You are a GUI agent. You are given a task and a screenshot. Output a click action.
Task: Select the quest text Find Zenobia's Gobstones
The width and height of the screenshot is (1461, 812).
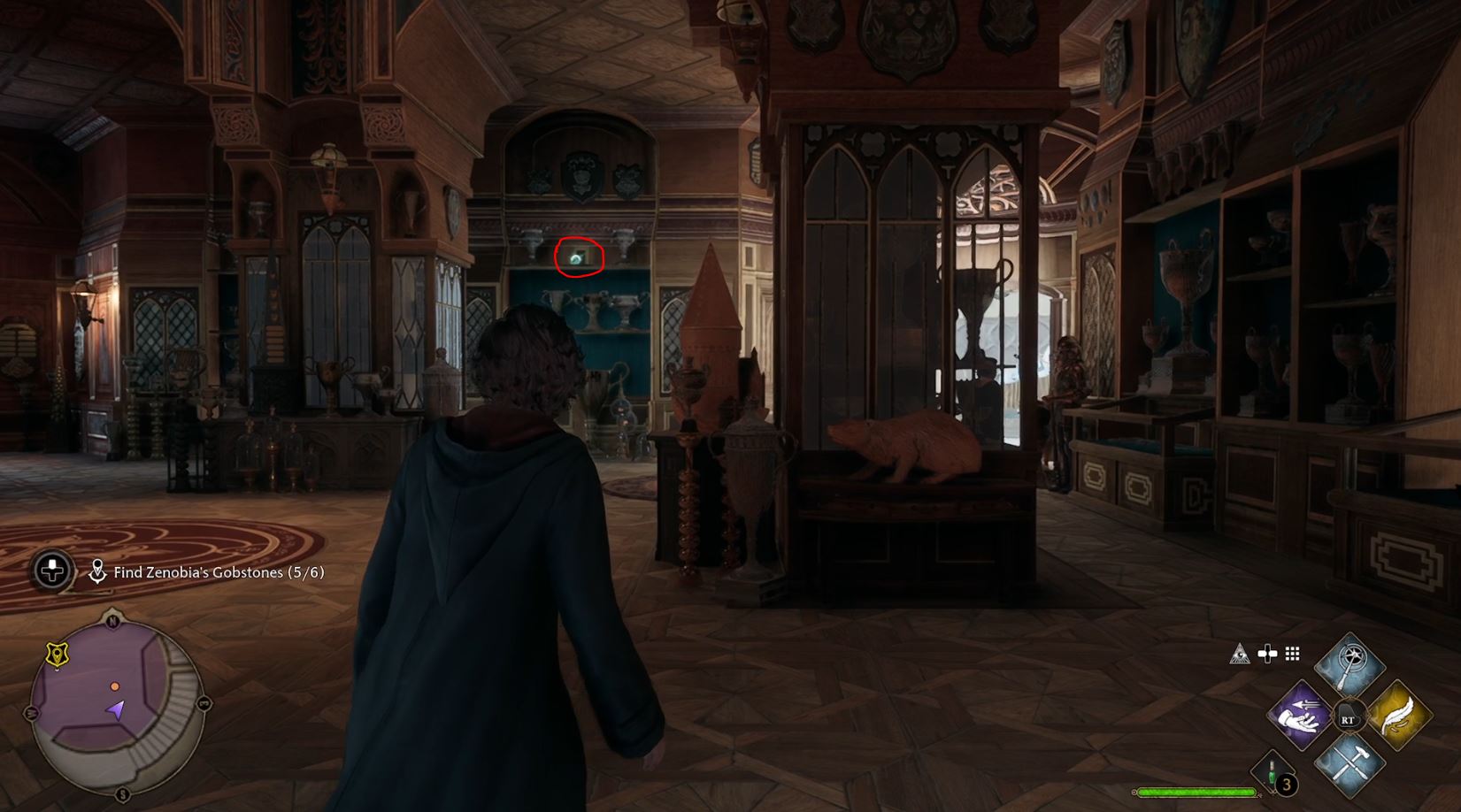pos(218,572)
